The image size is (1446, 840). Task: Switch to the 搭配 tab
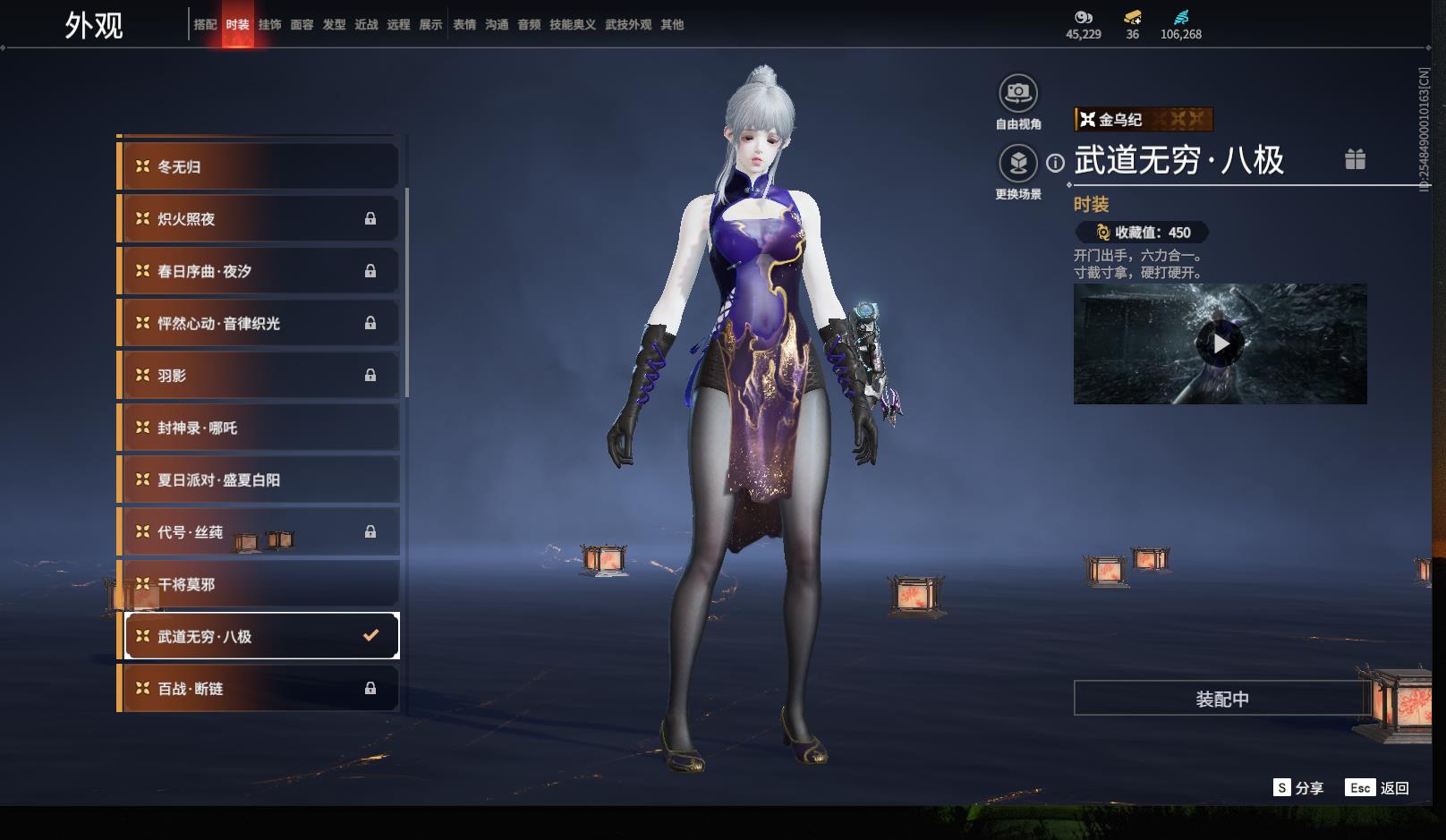pyautogui.click(x=205, y=25)
